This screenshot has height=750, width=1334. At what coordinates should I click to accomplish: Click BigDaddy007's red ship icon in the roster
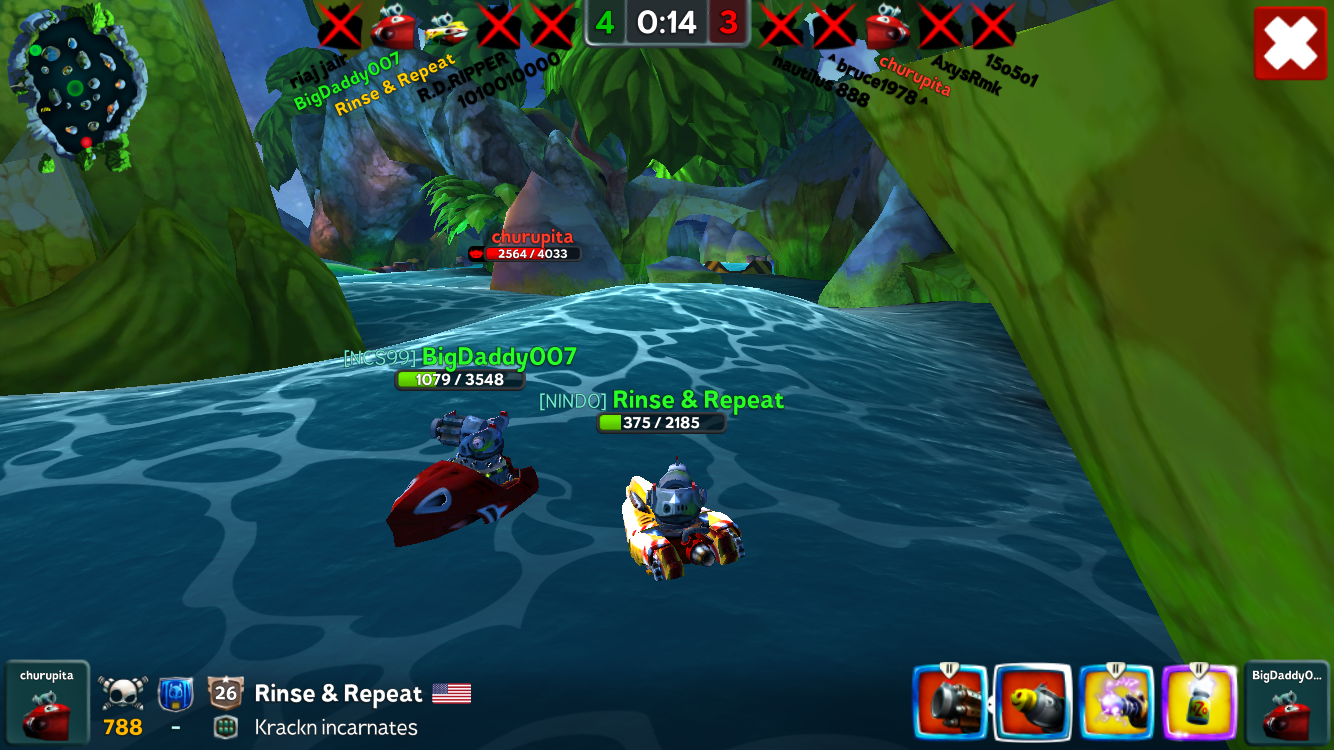[392, 27]
